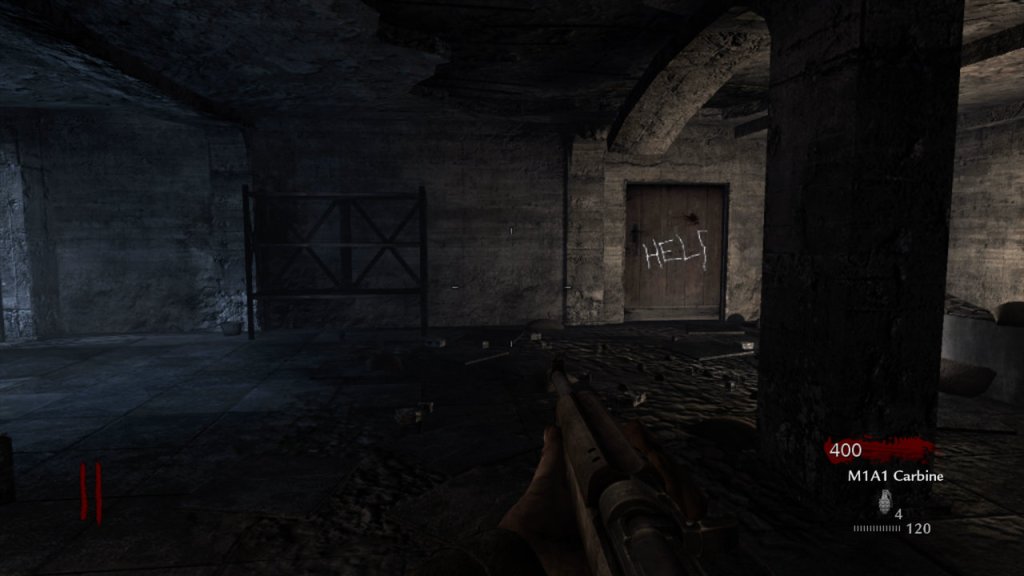
Task: Click the red round tally marks
Action: pyautogui.click(x=91, y=493)
